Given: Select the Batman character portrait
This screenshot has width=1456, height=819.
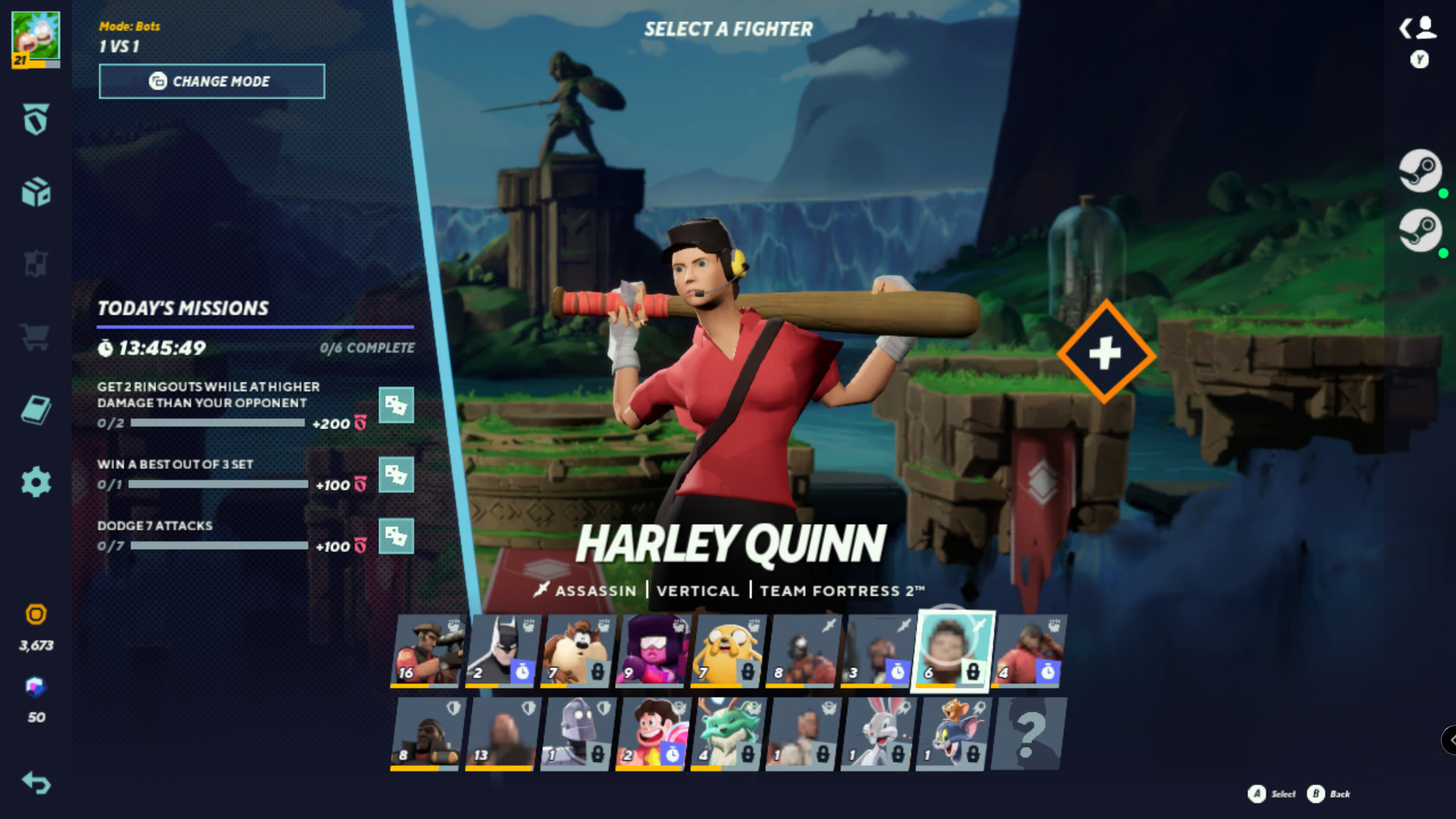Looking at the screenshot, I should pos(504,648).
